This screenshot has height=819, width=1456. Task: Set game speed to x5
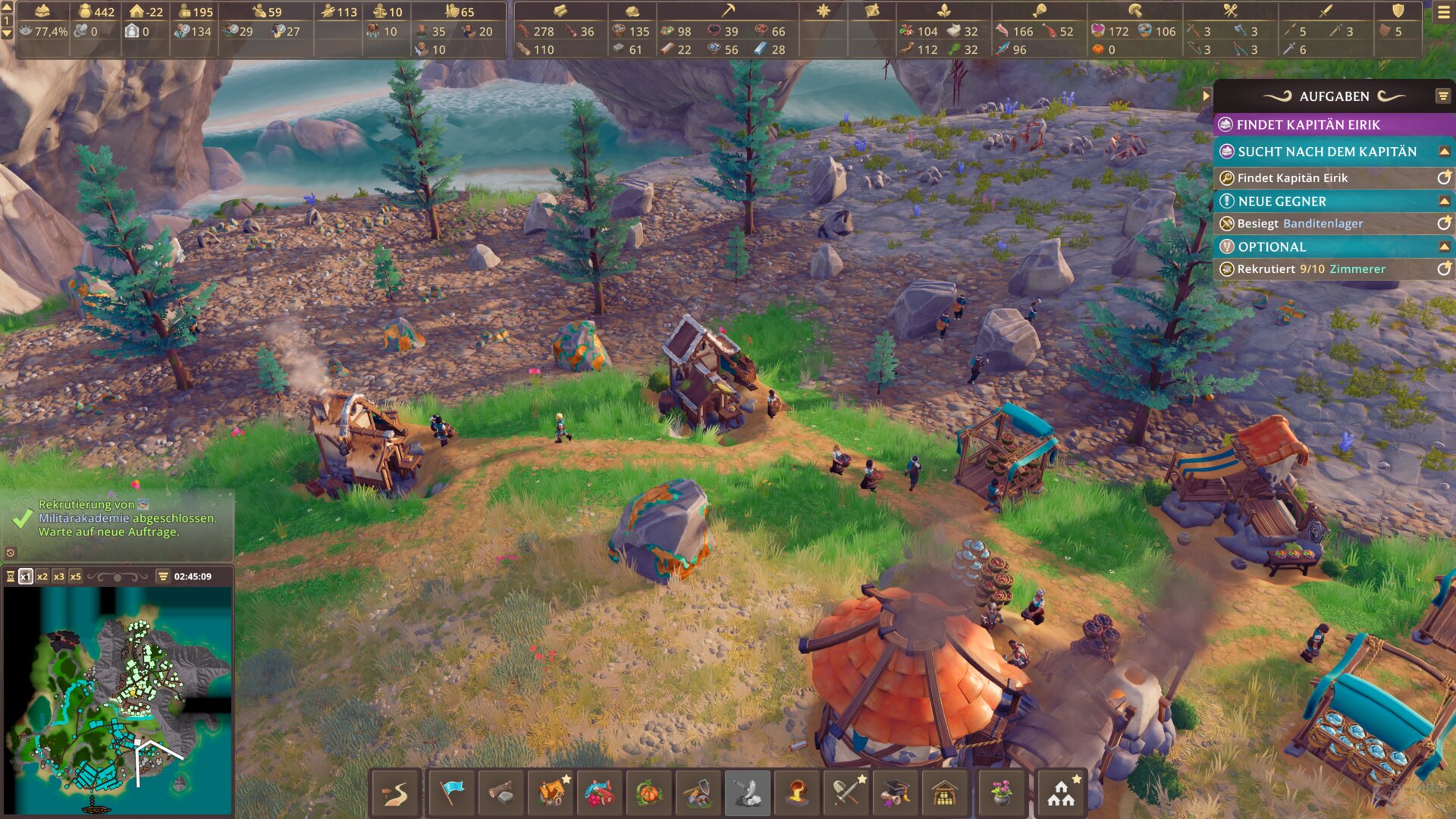[x=76, y=576]
